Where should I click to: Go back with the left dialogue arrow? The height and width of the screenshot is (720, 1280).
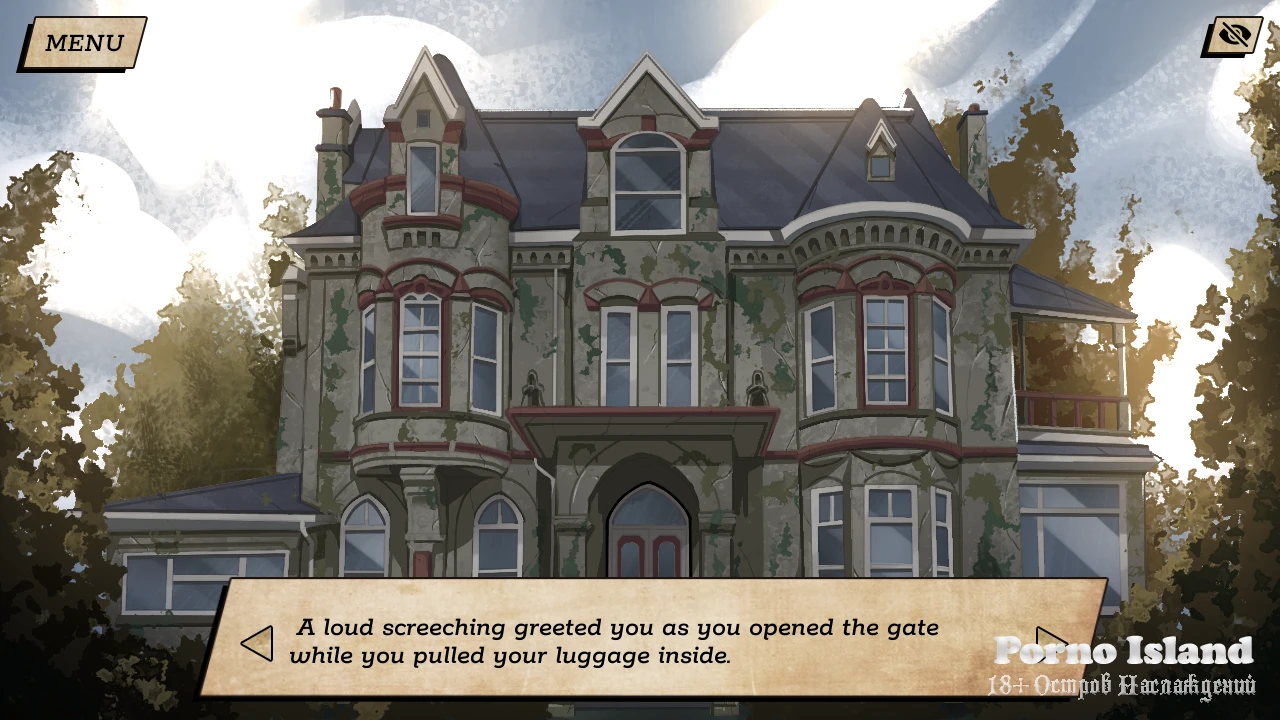coord(257,643)
